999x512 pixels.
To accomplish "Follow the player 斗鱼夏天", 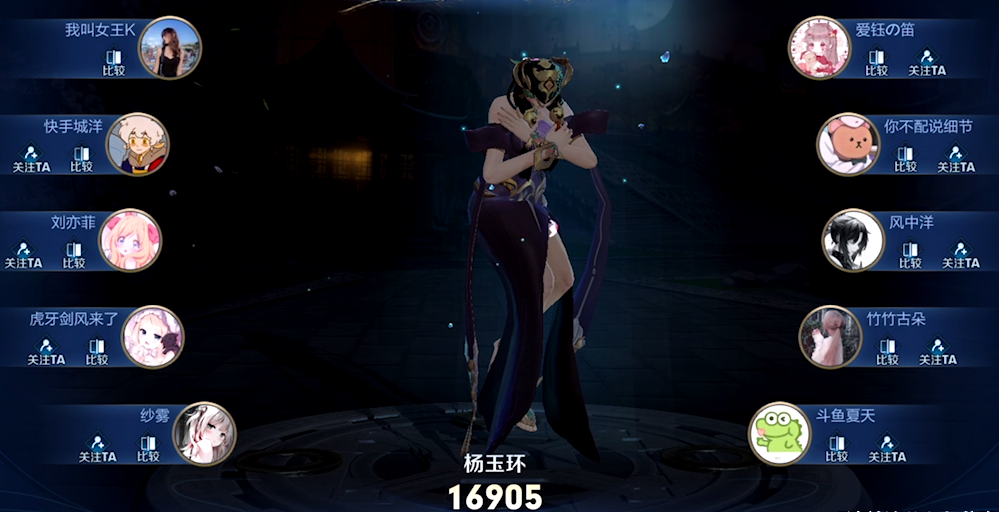I will pyautogui.click(x=887, y=448).
